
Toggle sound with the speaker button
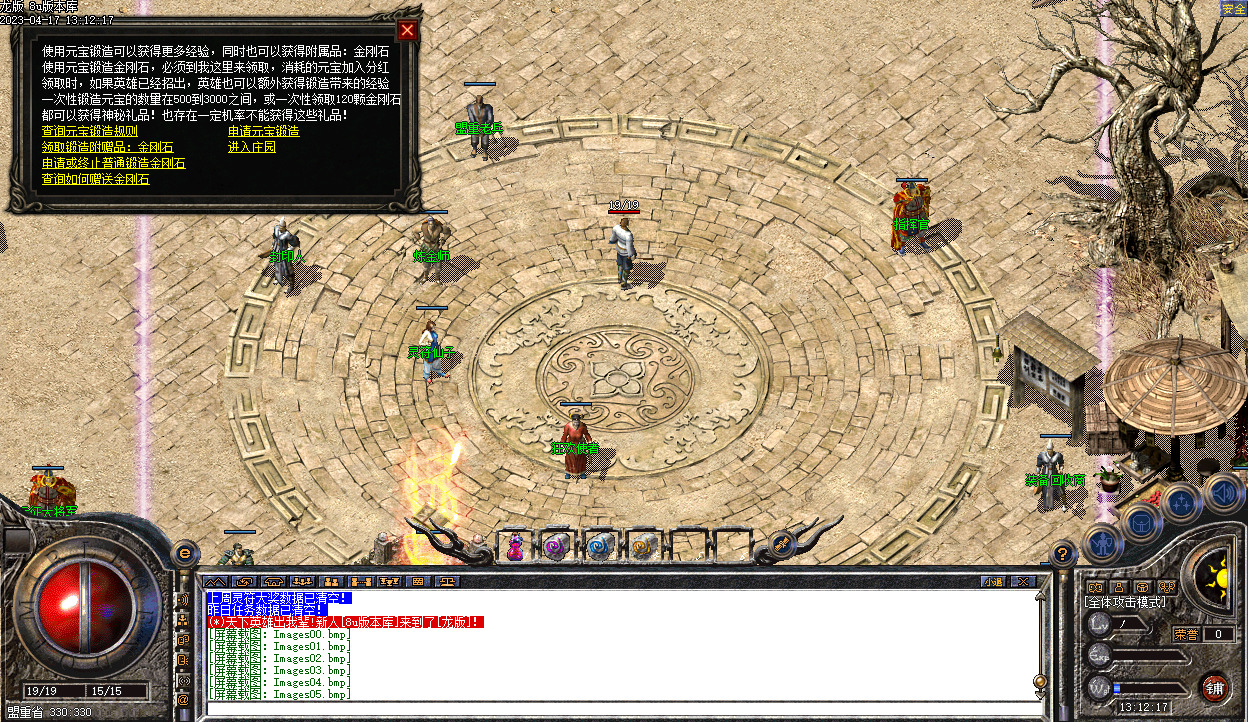(x=1221, y=491)
